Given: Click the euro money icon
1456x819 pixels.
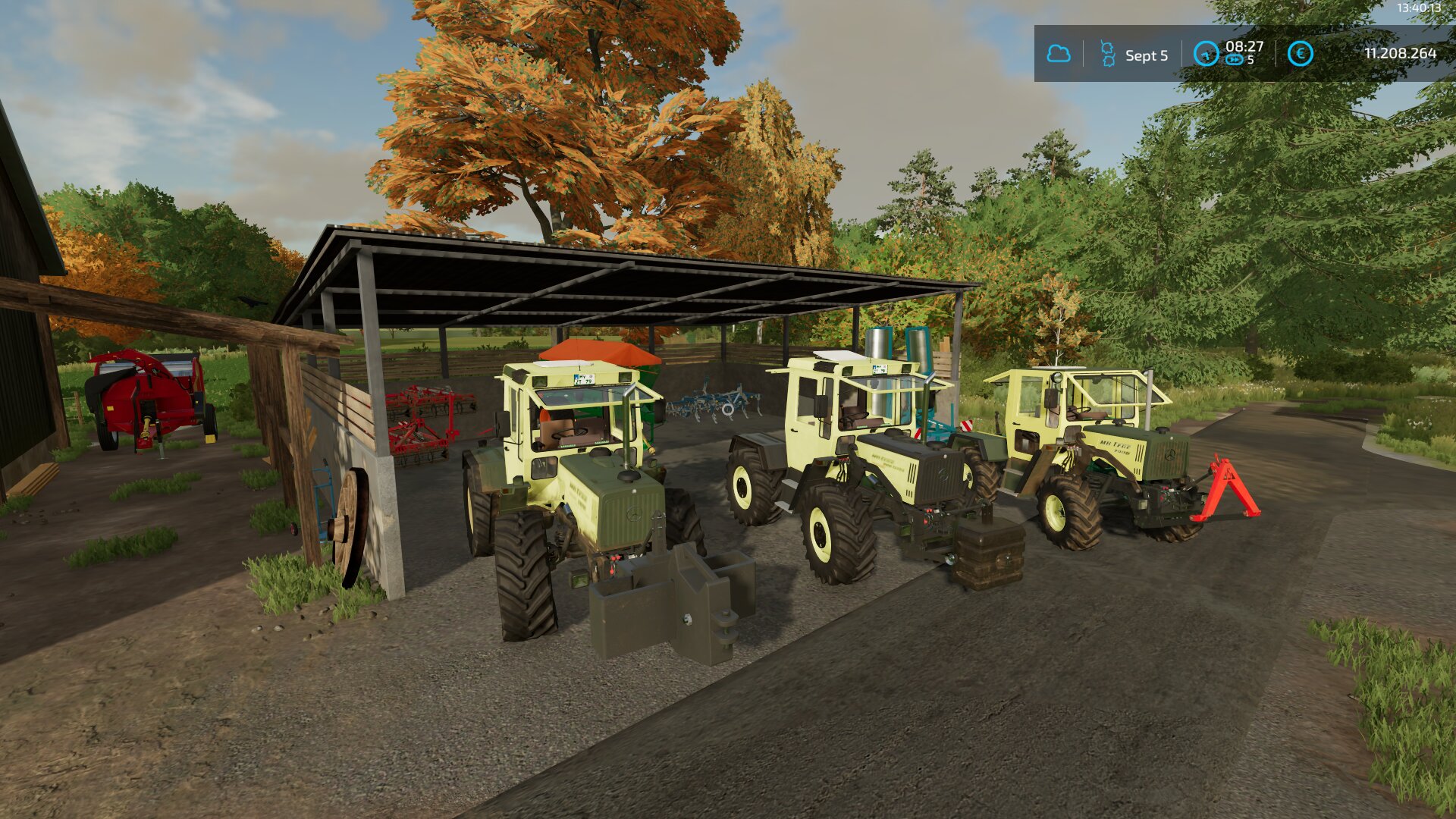Looking at the screenshot, I should click(1300, 54).
